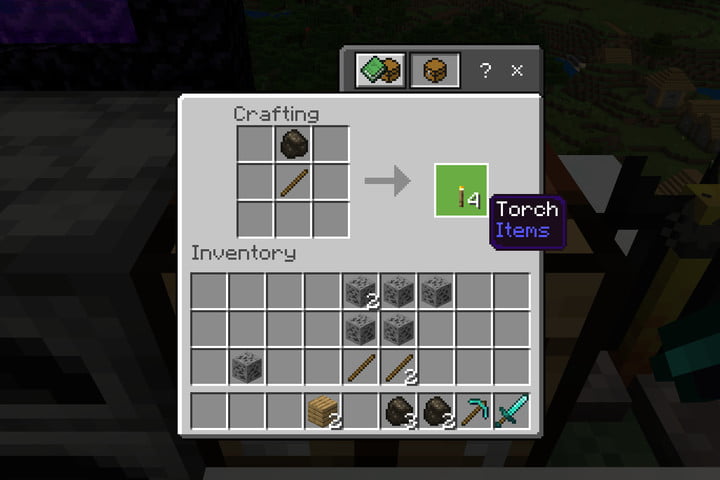This screenshot has width=720, height=480.
Task: Grab the stick from the crafting grid
Action: coord(294,181)
